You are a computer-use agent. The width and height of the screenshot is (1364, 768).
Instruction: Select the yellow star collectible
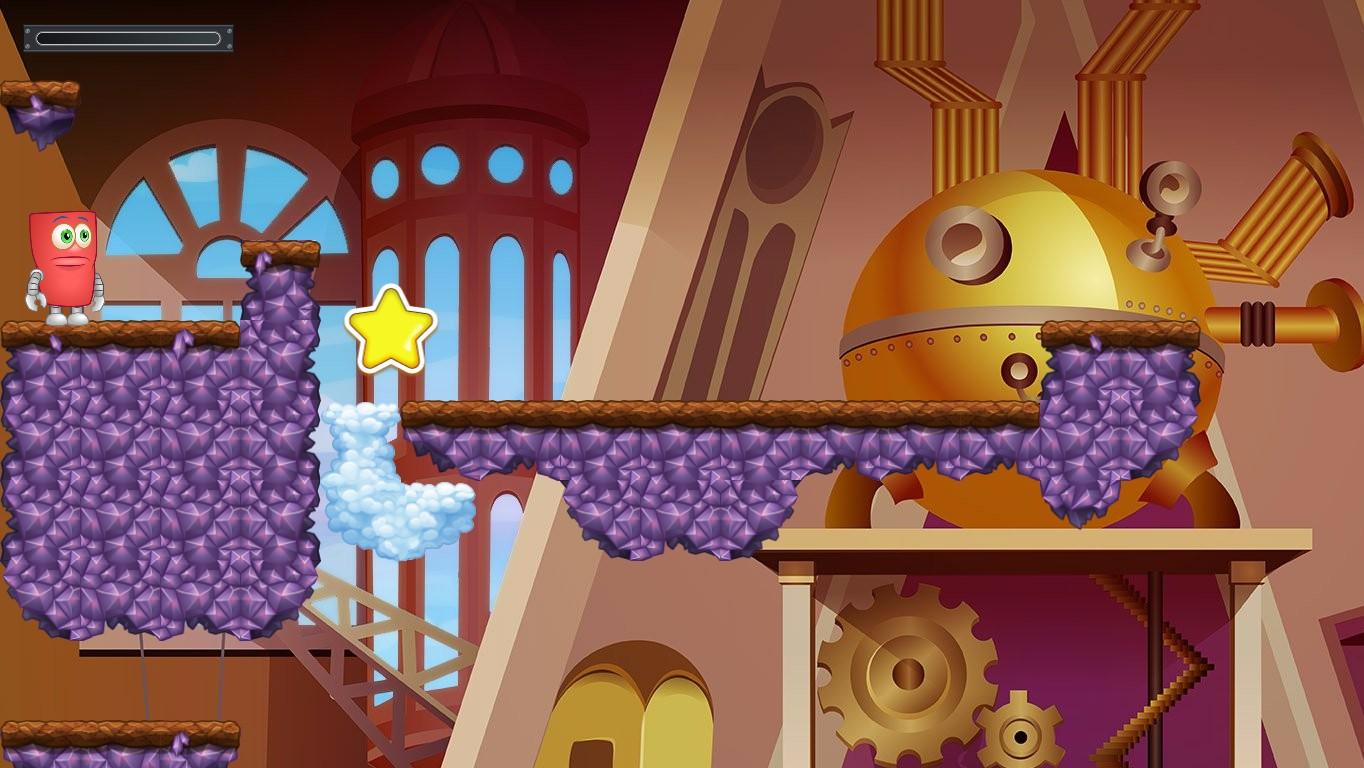[x=388, y=329]
